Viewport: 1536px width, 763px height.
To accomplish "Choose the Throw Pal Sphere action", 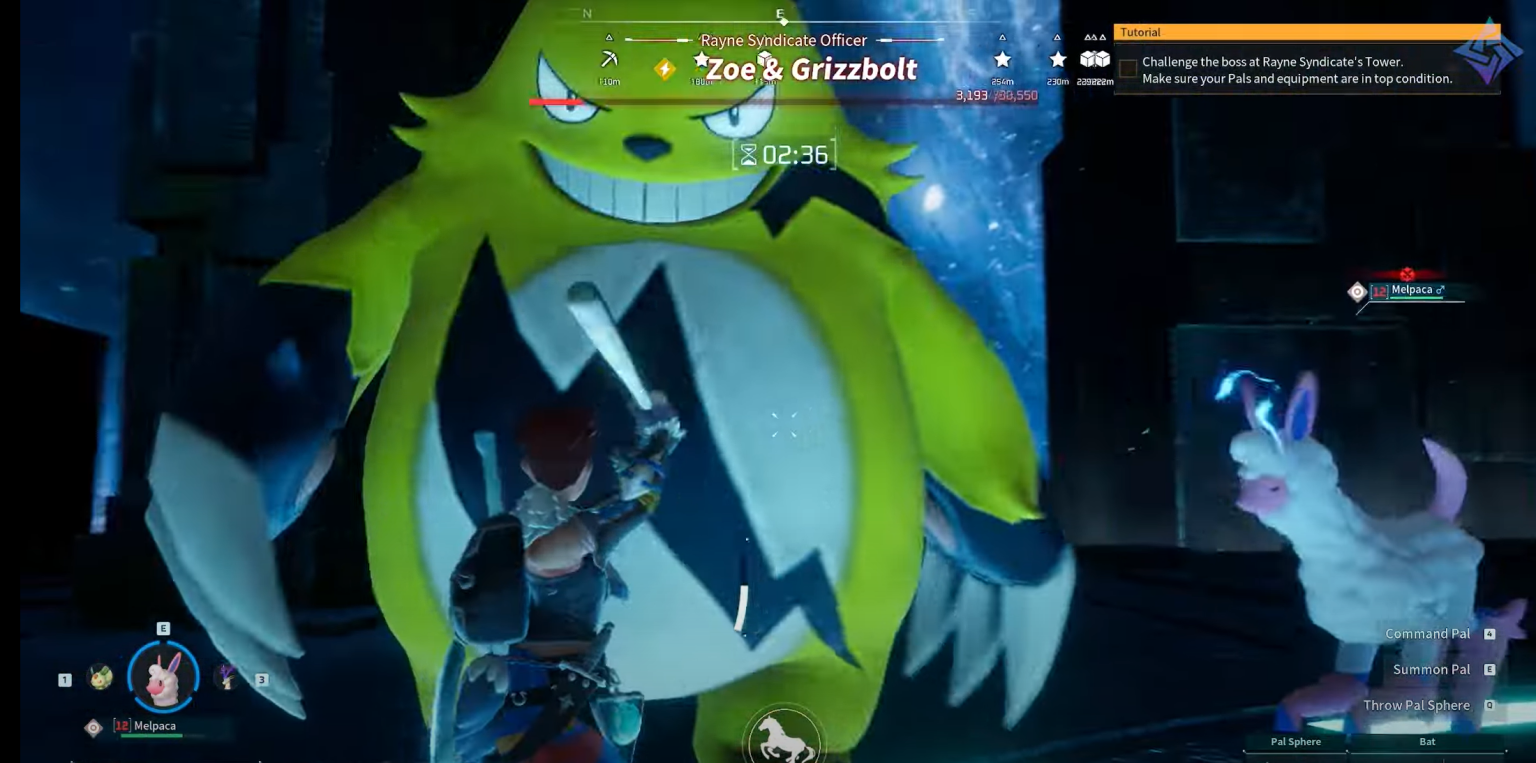I will 1416,705.
